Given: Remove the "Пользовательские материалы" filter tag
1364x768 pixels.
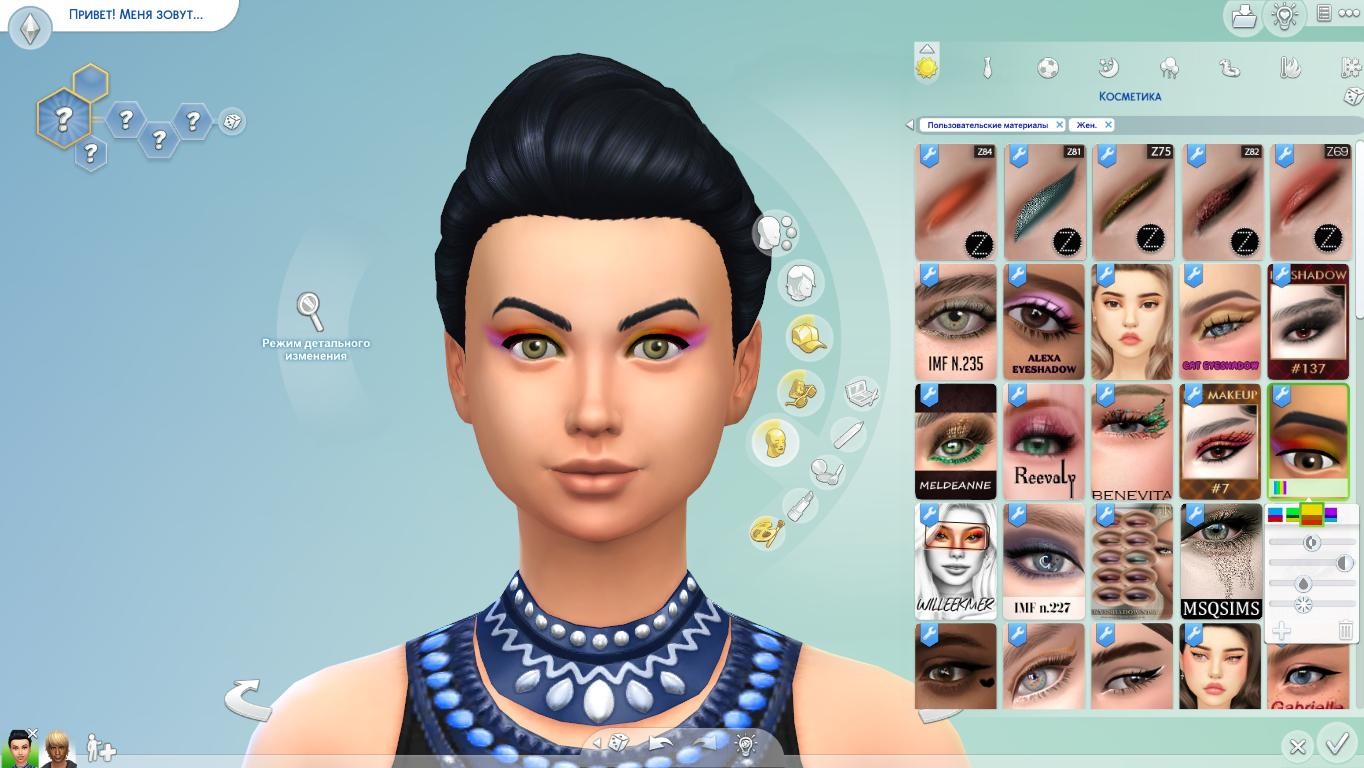Looking at the screenshot, I should point(1059,125).
